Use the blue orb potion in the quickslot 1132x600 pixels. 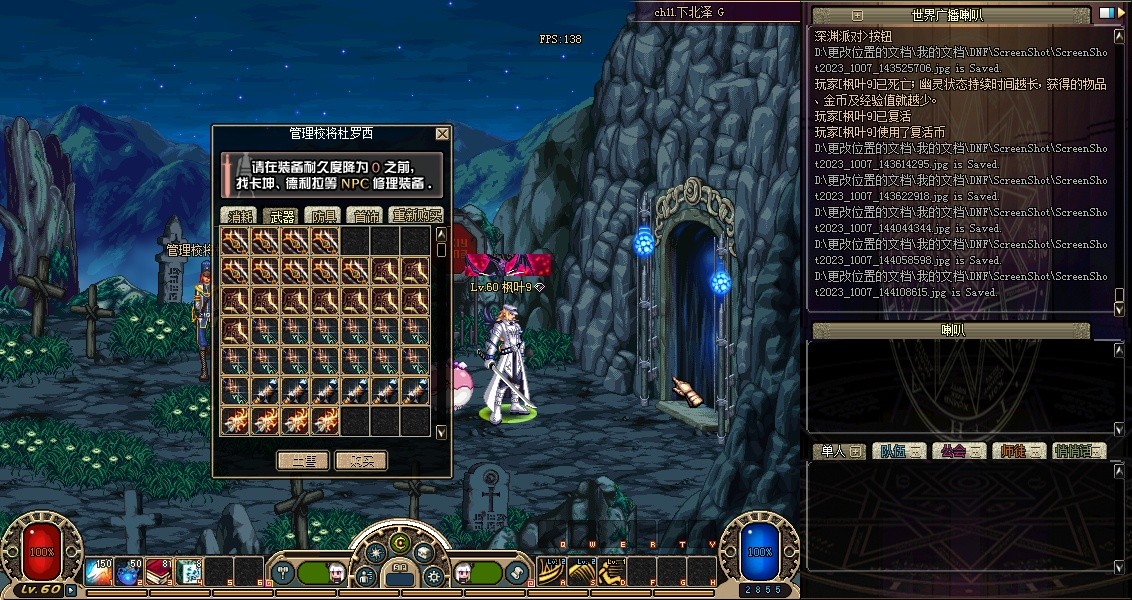click(x=128, y=571)
